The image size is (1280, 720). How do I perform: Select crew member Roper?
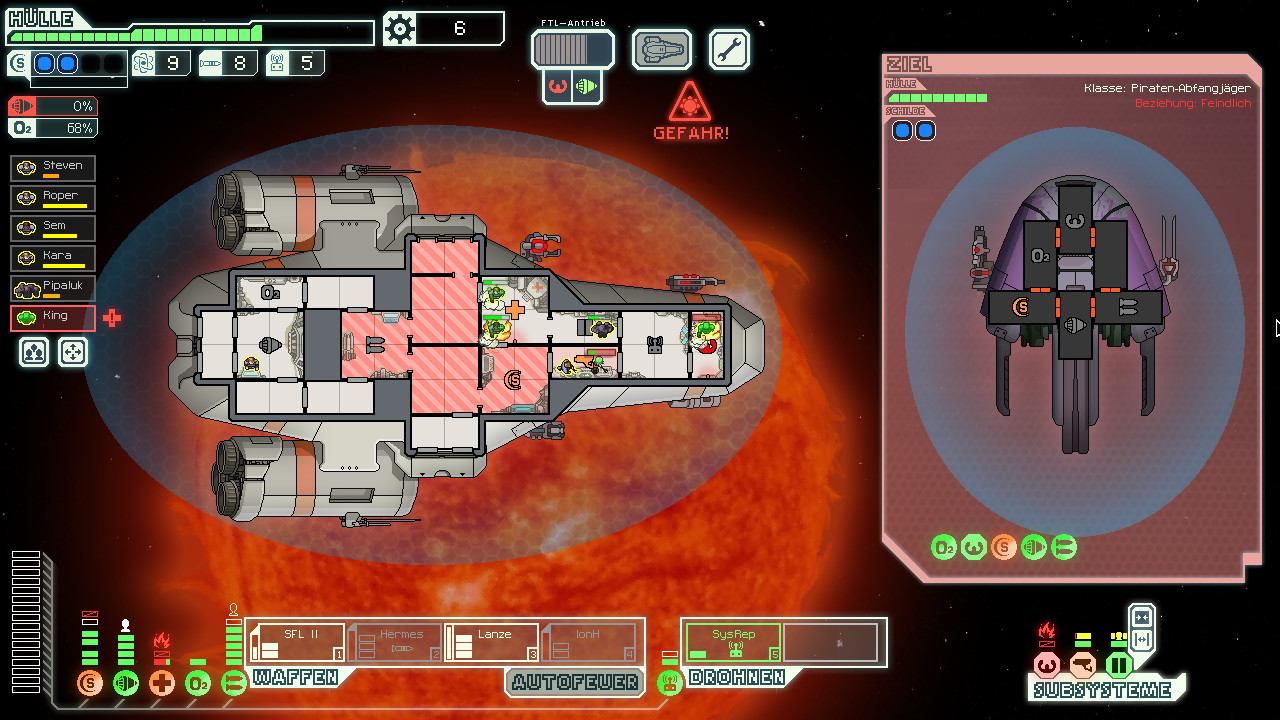[53, 197]
